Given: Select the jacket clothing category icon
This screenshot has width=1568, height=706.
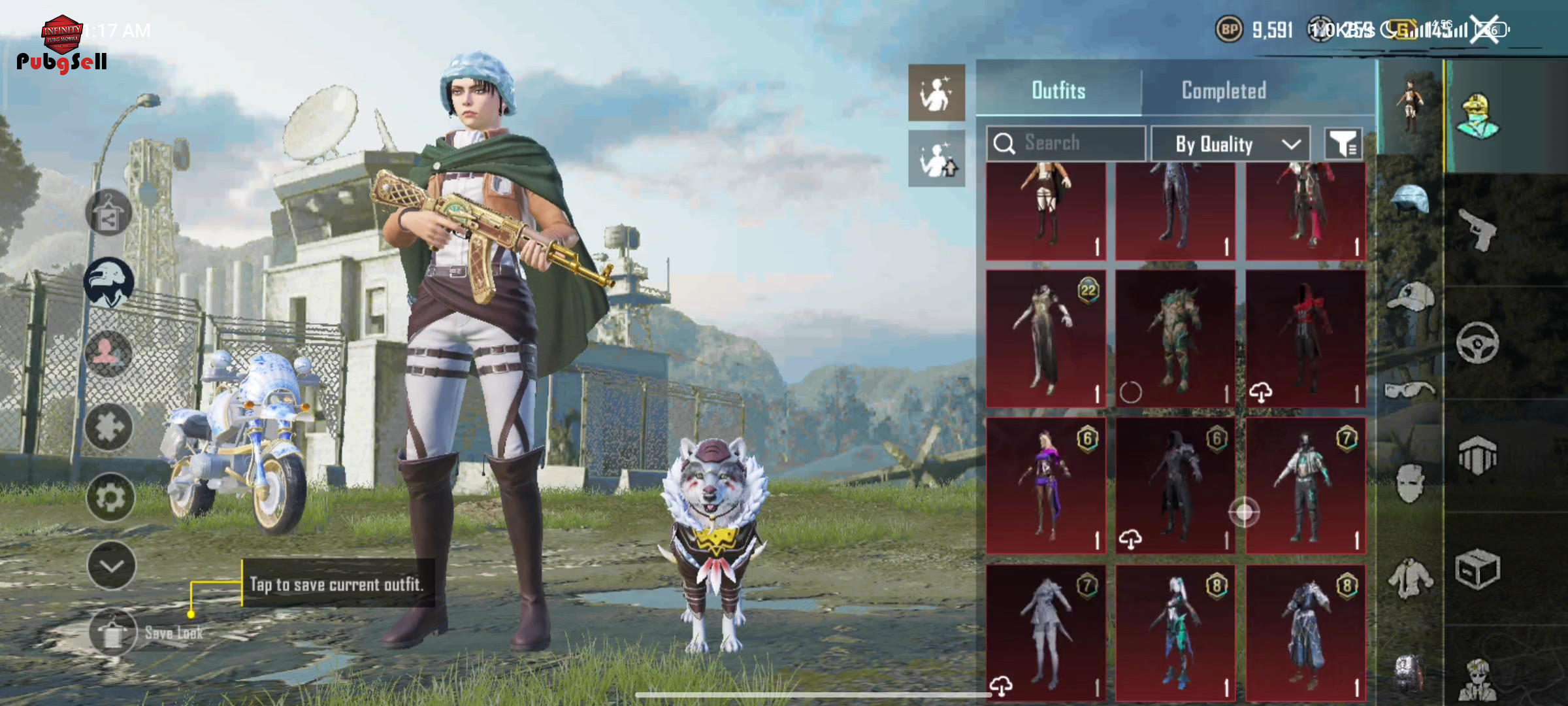Looking at the screenshot, I should tap(1410, 579).
